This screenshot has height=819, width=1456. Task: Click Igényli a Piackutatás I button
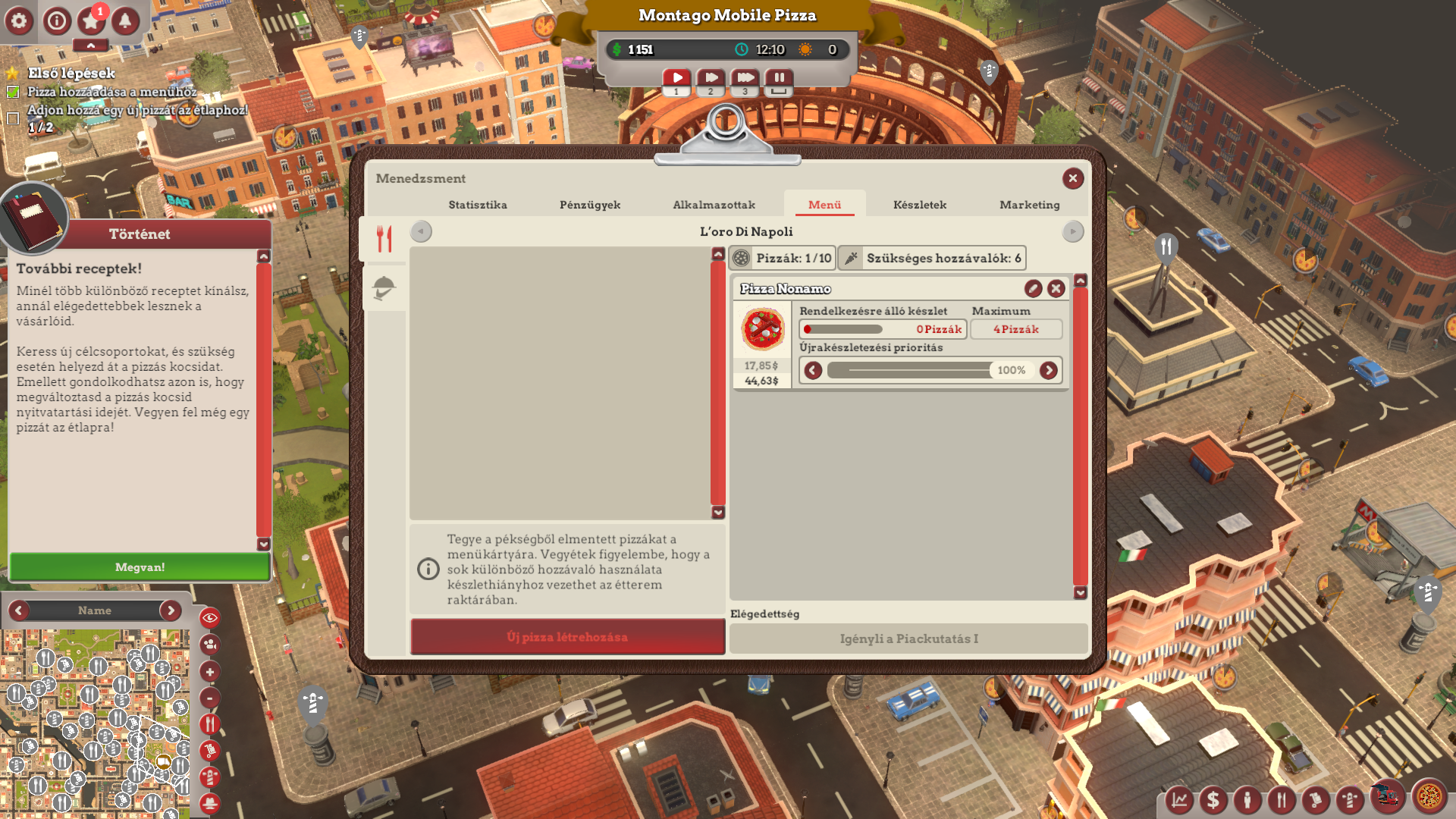[908, 639]
